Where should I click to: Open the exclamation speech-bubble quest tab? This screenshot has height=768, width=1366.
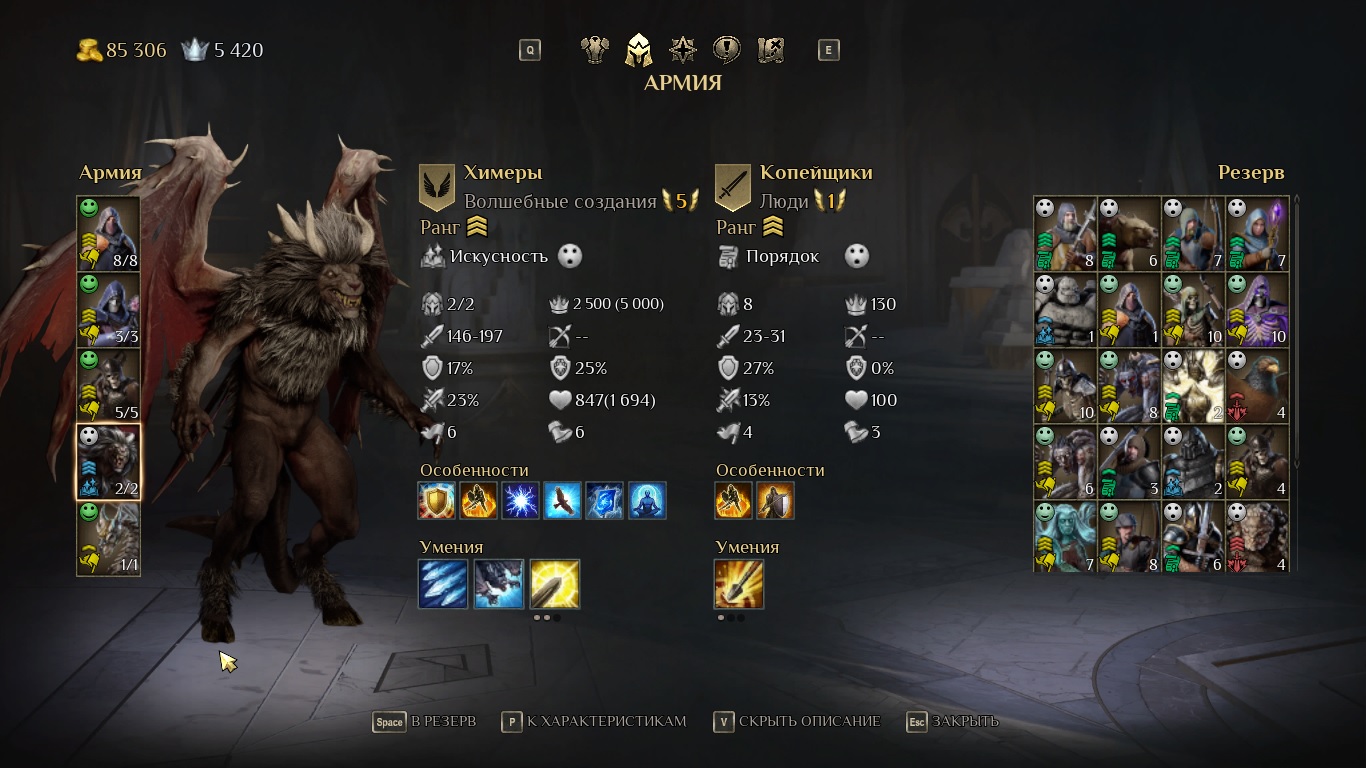pyautogui.click(x=726, y=50)
